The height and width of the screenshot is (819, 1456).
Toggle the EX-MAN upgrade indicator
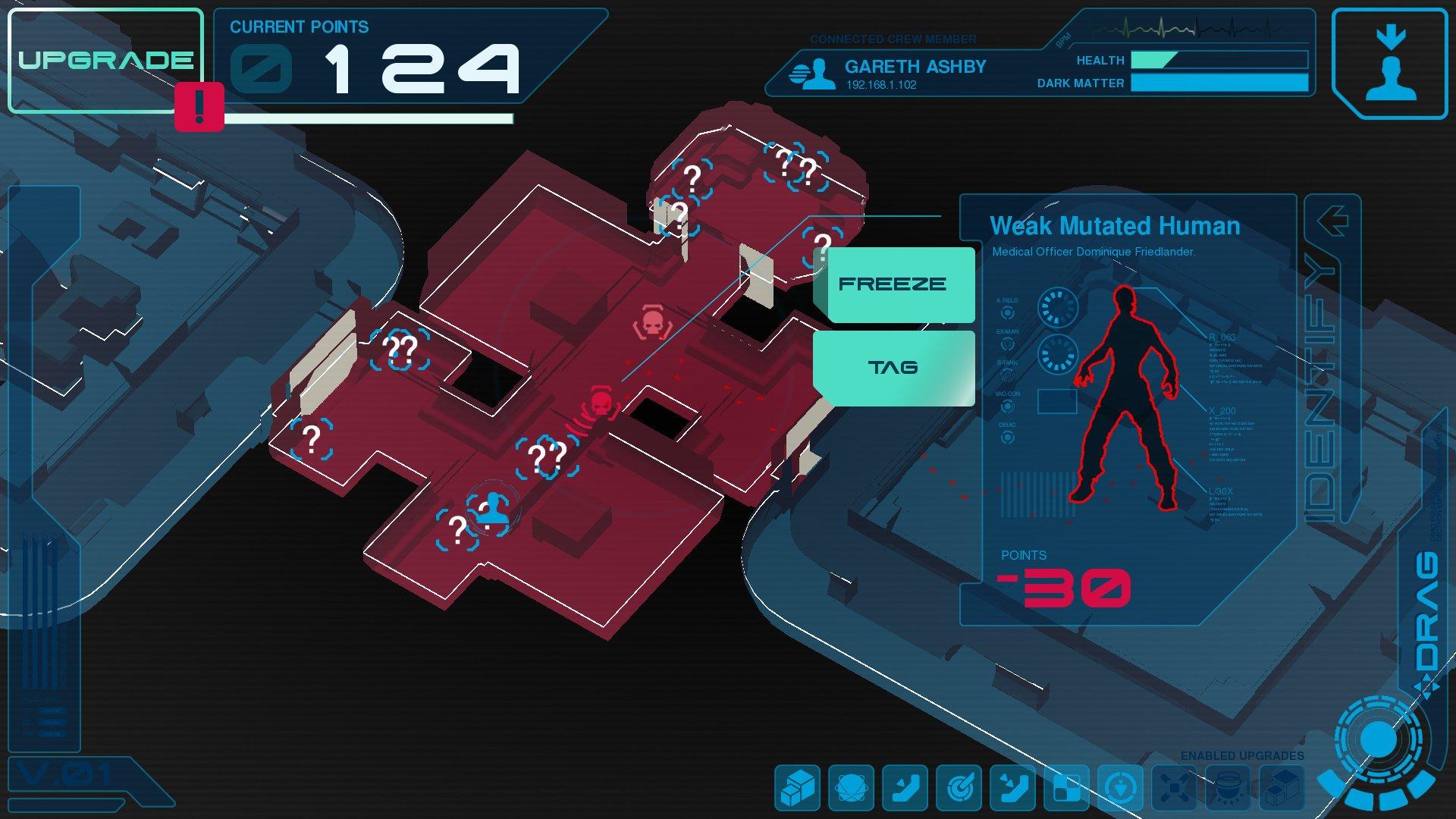pos(1008,343)
